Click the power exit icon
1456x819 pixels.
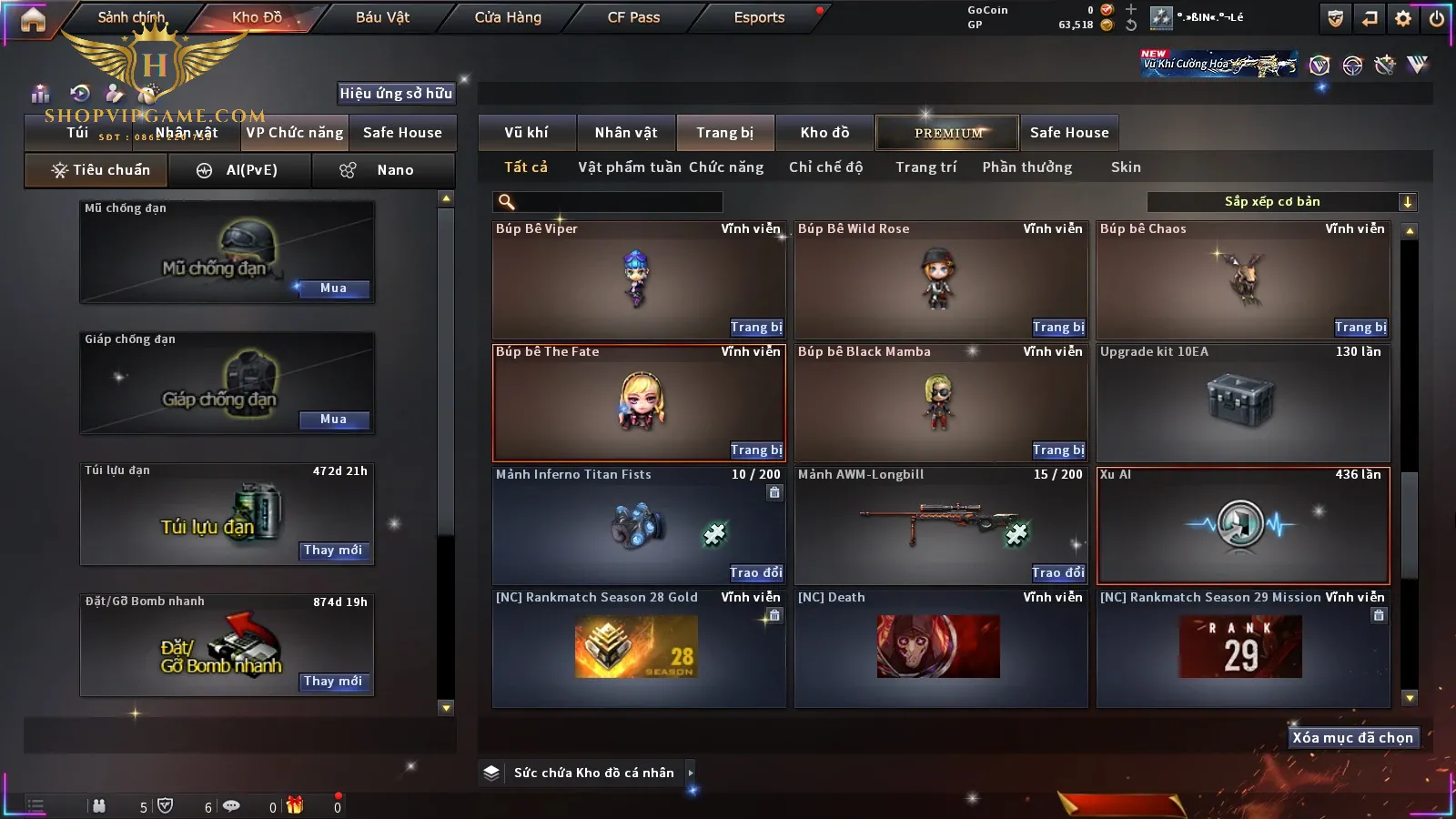pyautogui.click(x=1437, y=18)
